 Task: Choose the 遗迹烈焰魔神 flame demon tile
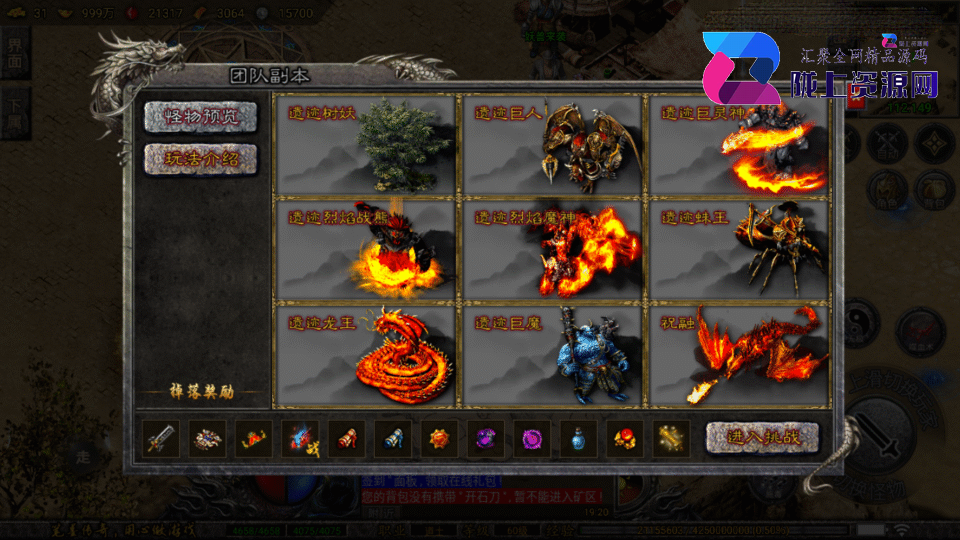(551, 249)
